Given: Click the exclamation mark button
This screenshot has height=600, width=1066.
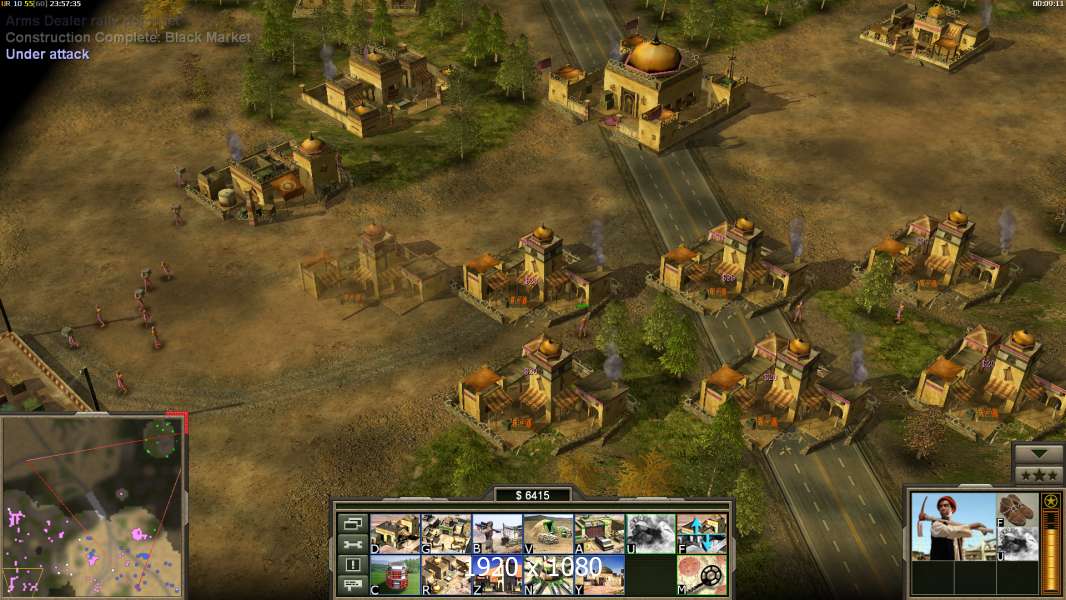Looking at the screenshot, I should pyautogui.click(x=351, y=565).
